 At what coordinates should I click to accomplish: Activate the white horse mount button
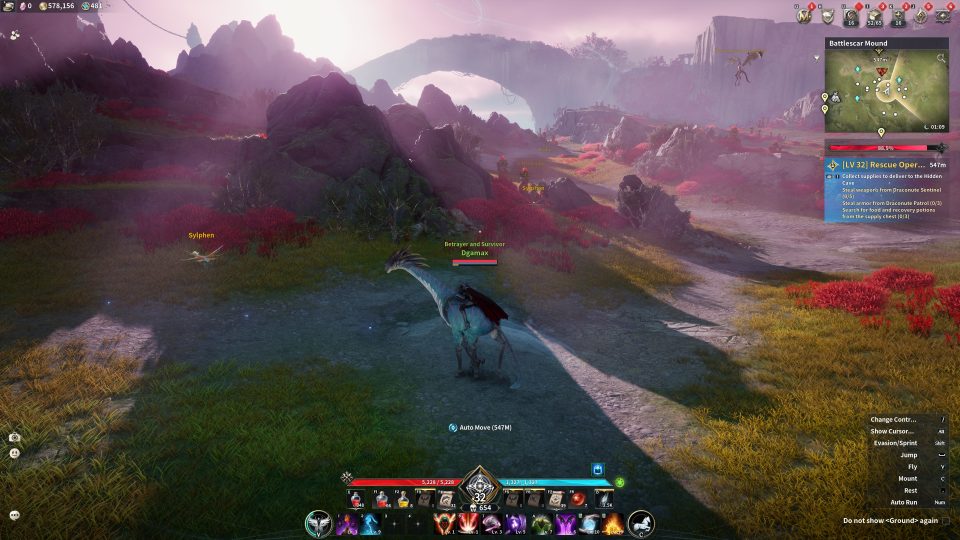pos(640,522)
